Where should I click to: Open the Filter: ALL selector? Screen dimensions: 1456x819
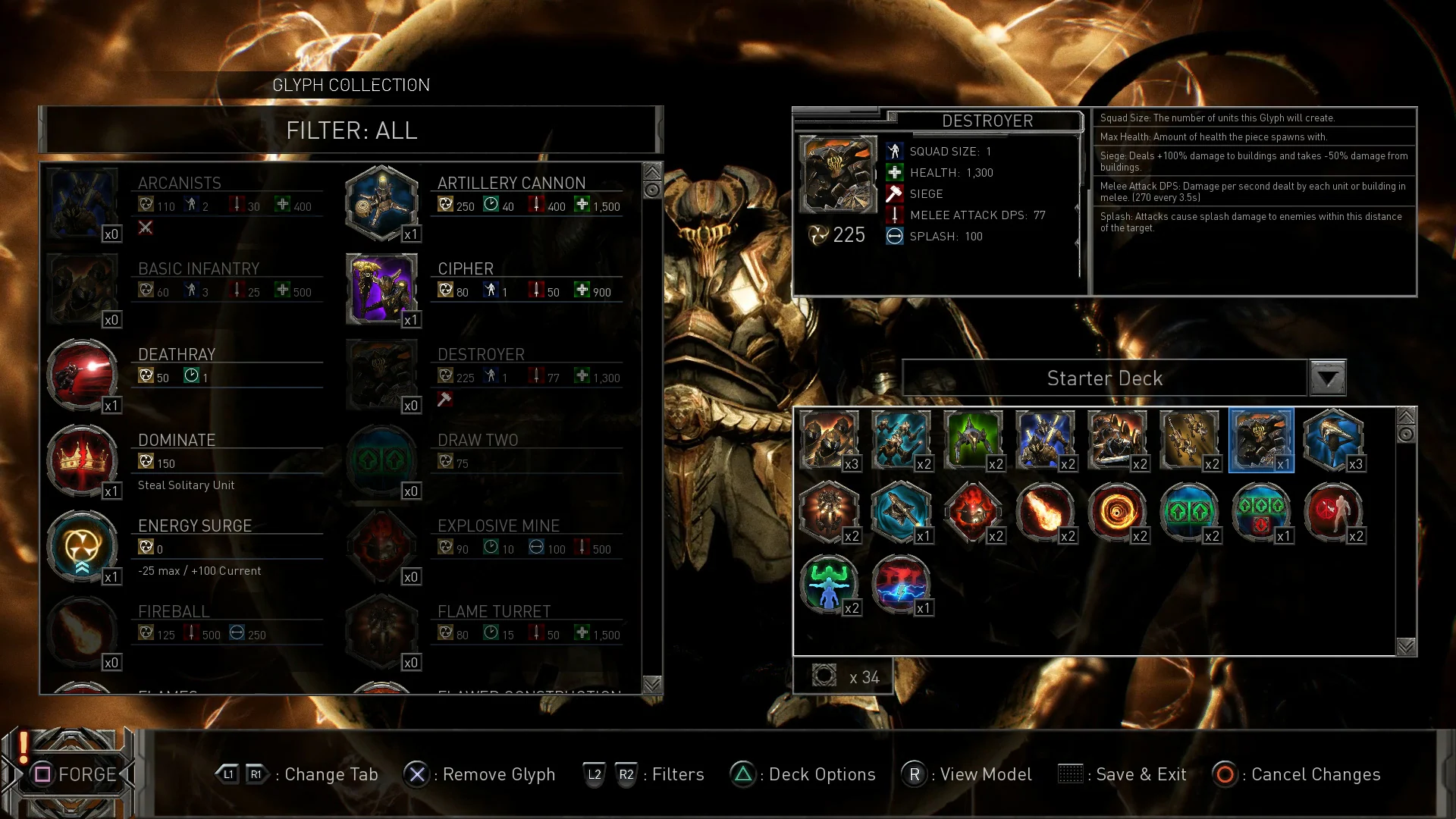[x=351, y=130]
